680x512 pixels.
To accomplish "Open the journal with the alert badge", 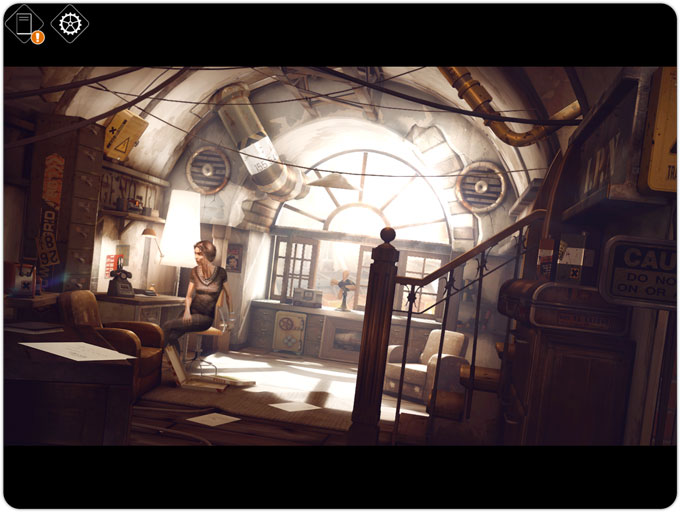I will coord(25,24).
